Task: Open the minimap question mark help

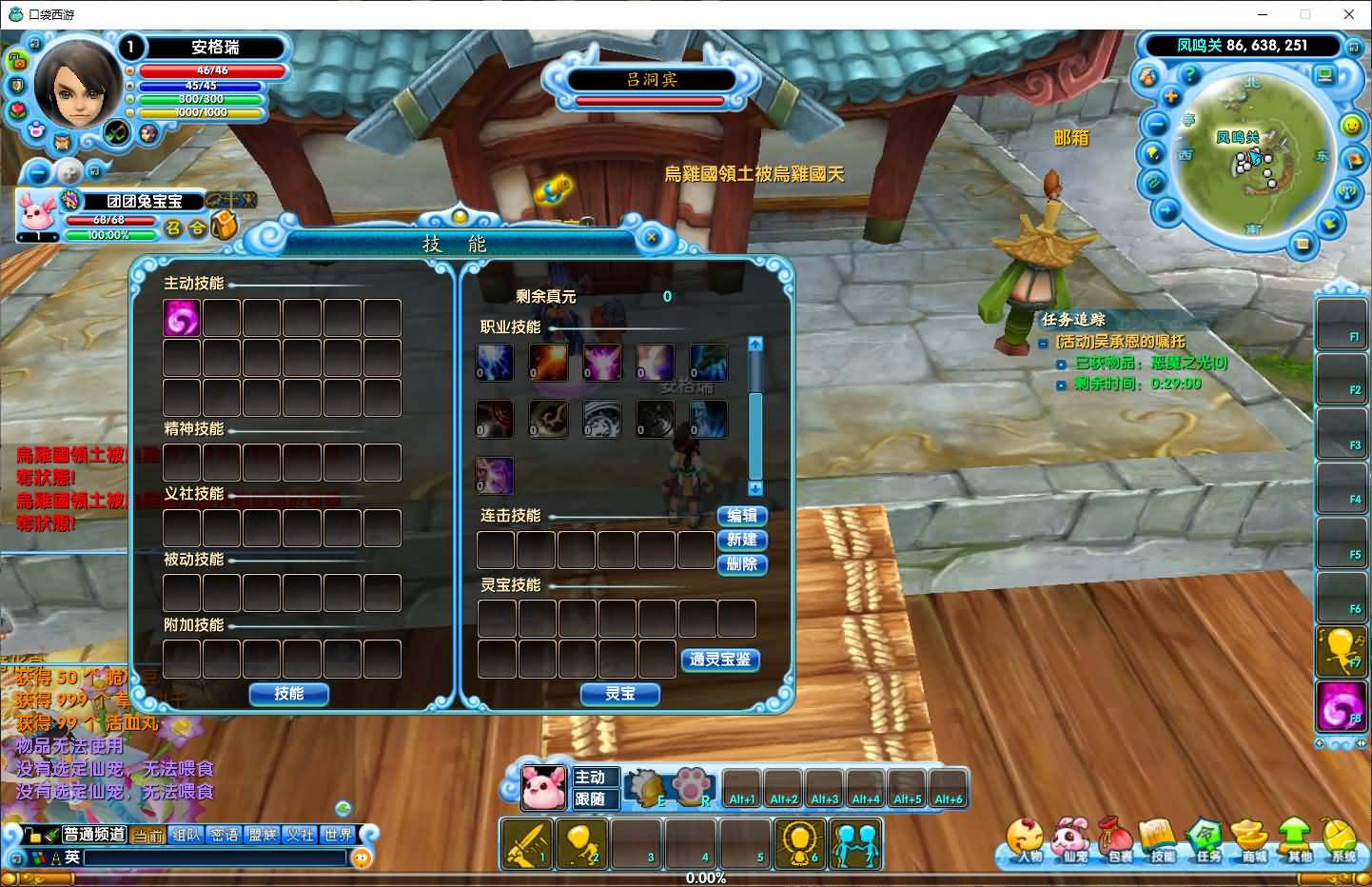Action: (1188, 73)
